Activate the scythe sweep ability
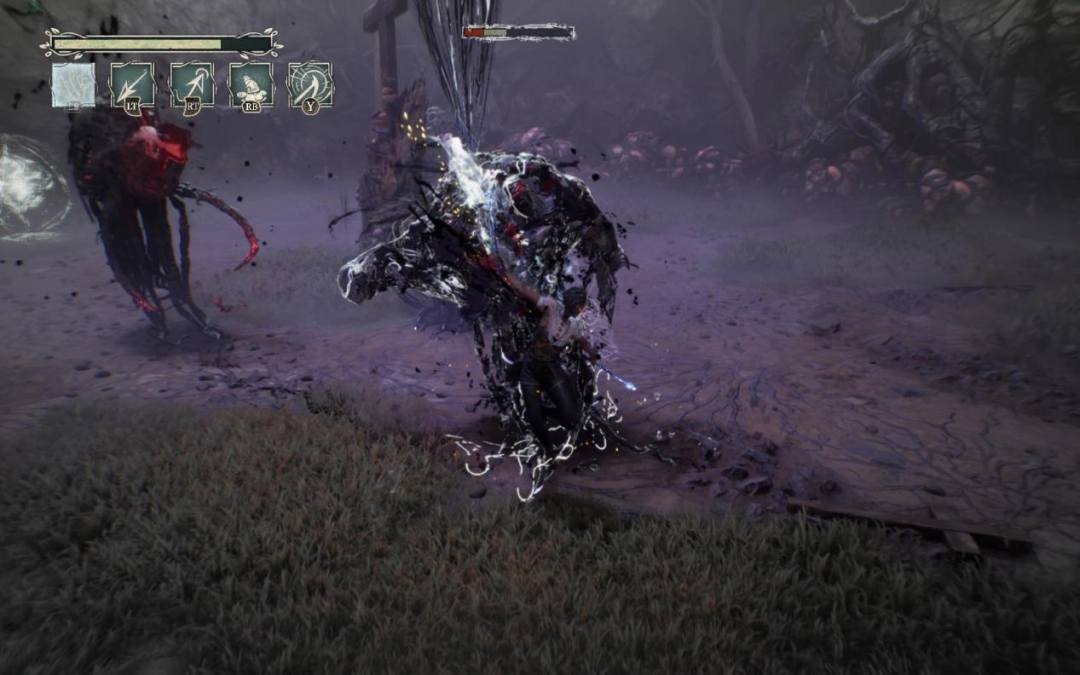 click(x=310, y=84)
